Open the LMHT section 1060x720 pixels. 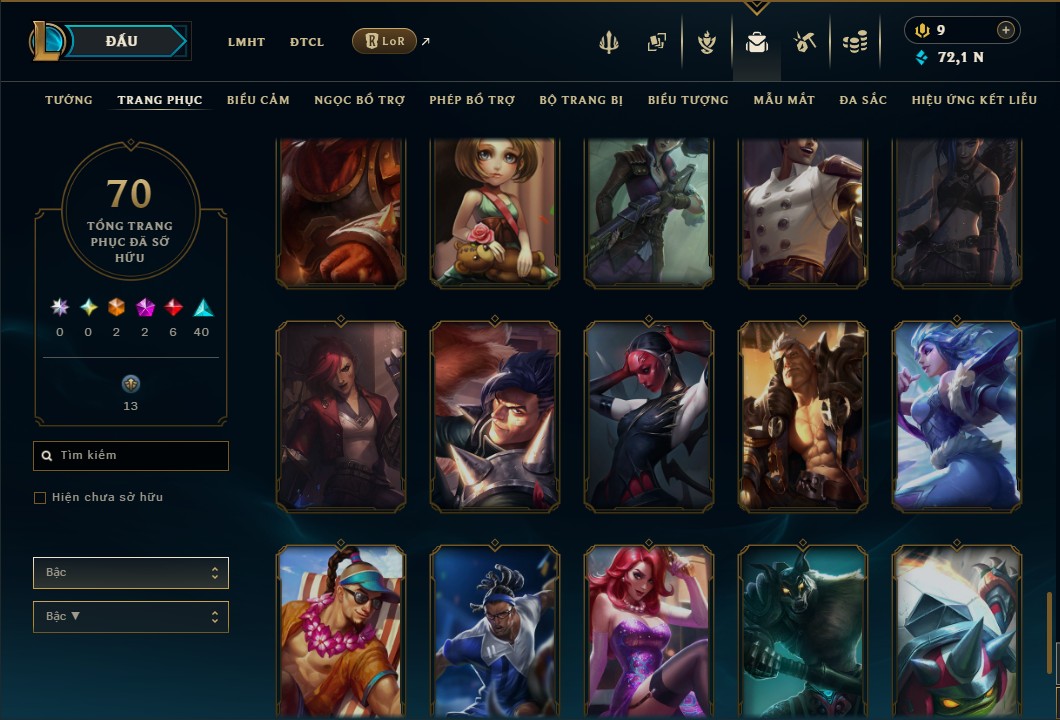coord(246,42)
